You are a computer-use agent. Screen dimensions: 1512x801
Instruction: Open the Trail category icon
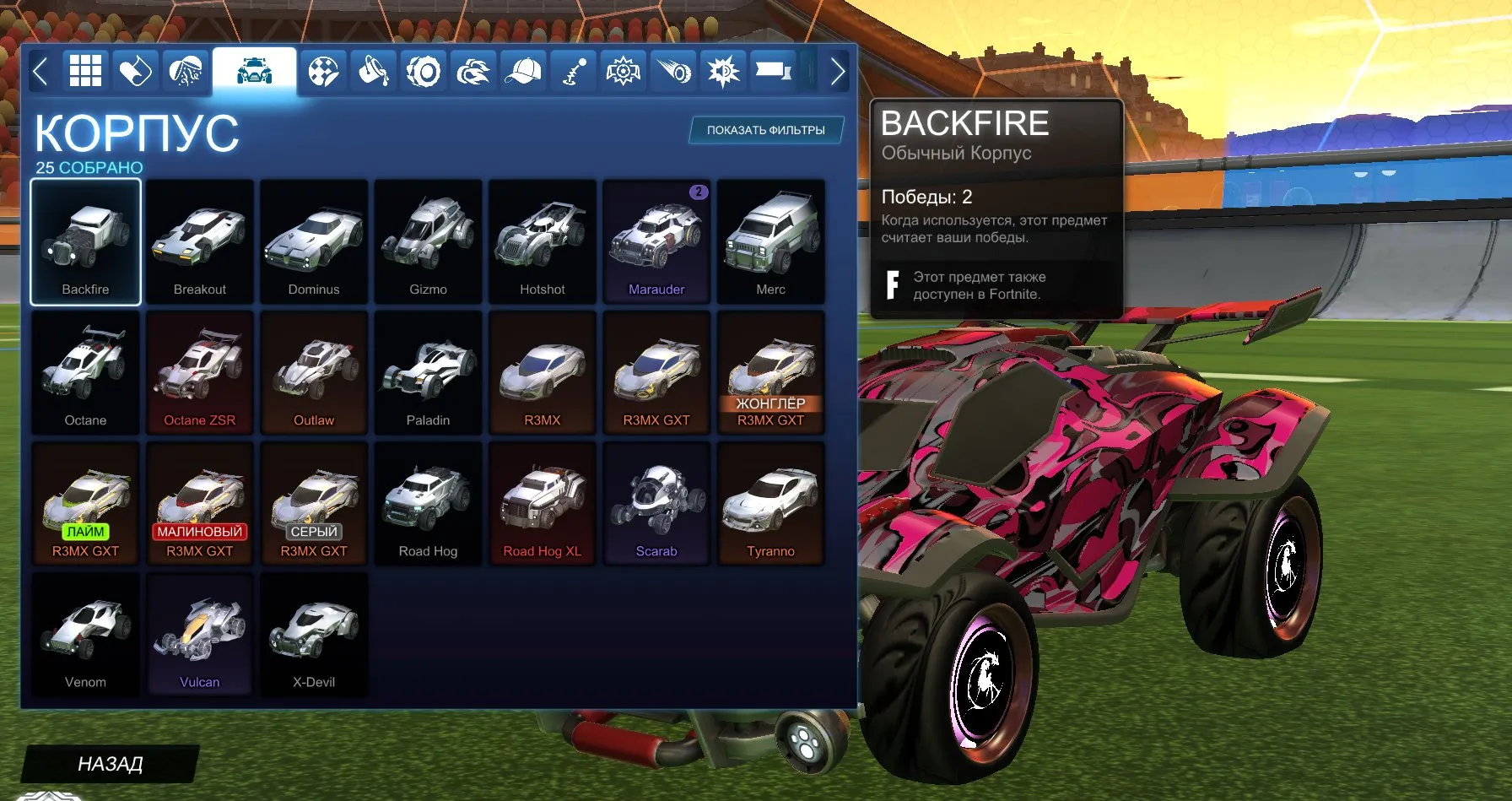click(674, 71)
